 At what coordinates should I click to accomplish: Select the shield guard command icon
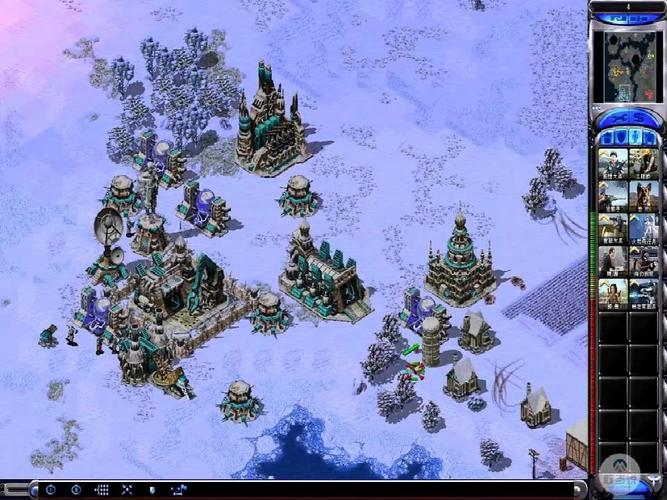(x=152, y=490)
